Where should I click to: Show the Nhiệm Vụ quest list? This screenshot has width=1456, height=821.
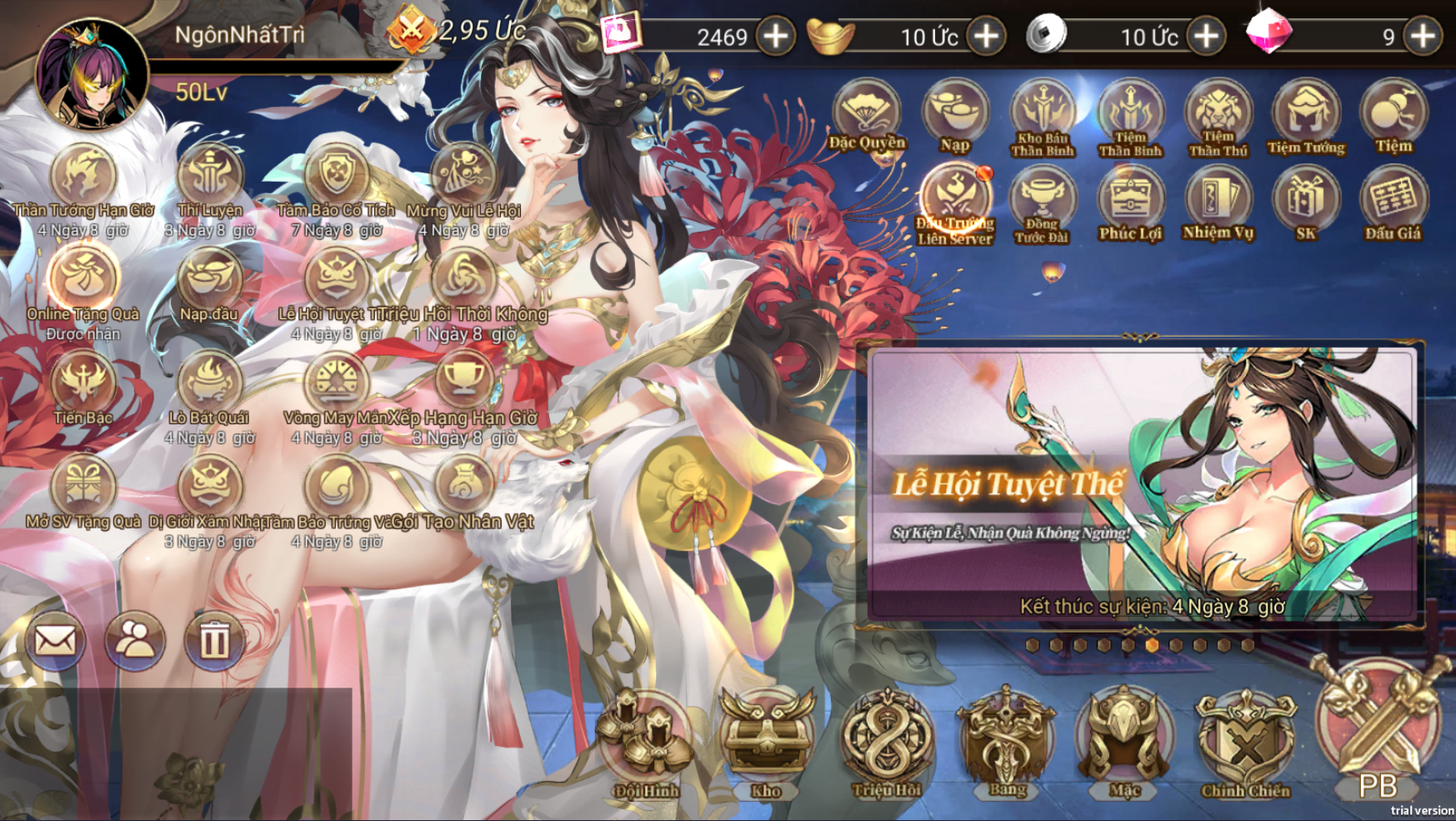[1218, 203]
